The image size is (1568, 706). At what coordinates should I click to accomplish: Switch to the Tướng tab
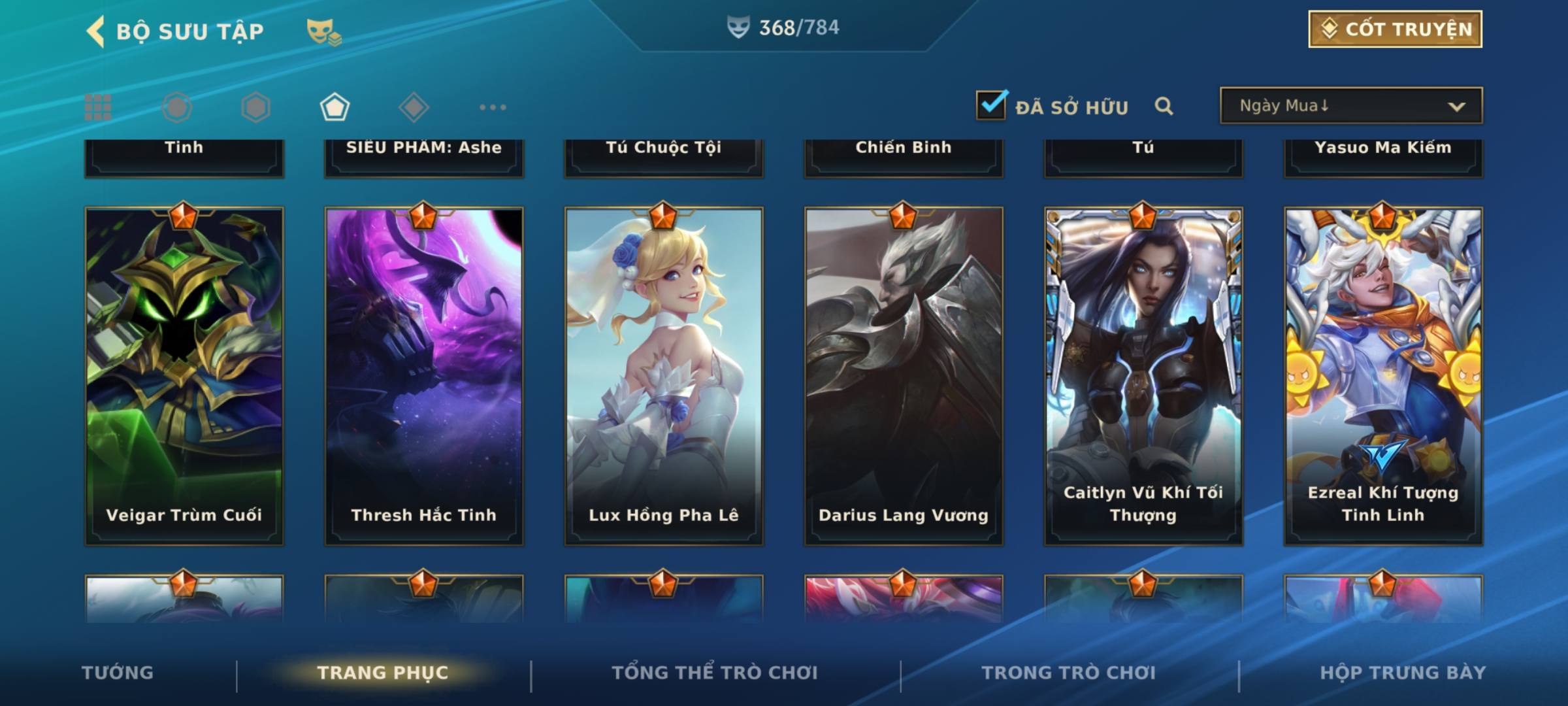(x=118, y=673)
